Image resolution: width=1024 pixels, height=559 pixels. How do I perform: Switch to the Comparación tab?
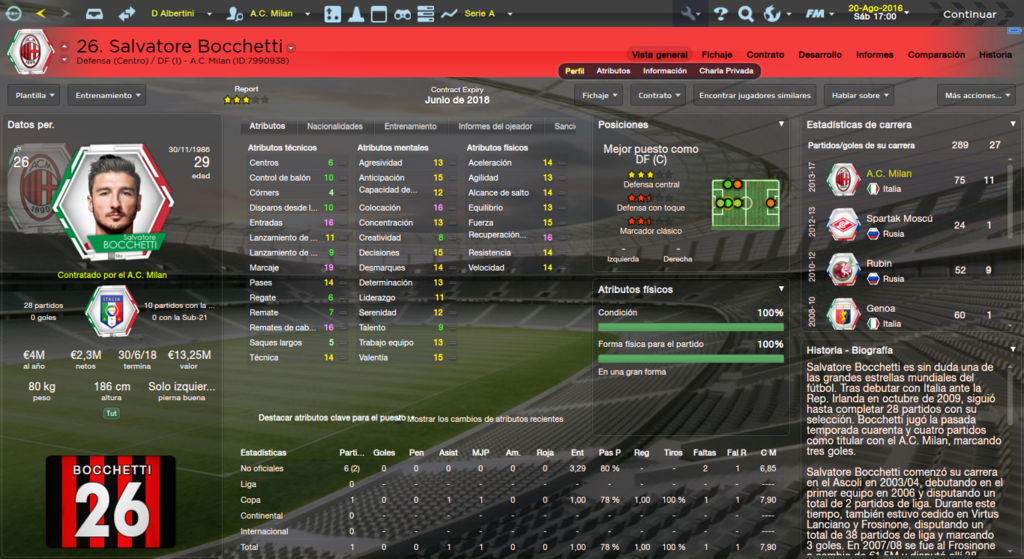click(x=936, y=54)
